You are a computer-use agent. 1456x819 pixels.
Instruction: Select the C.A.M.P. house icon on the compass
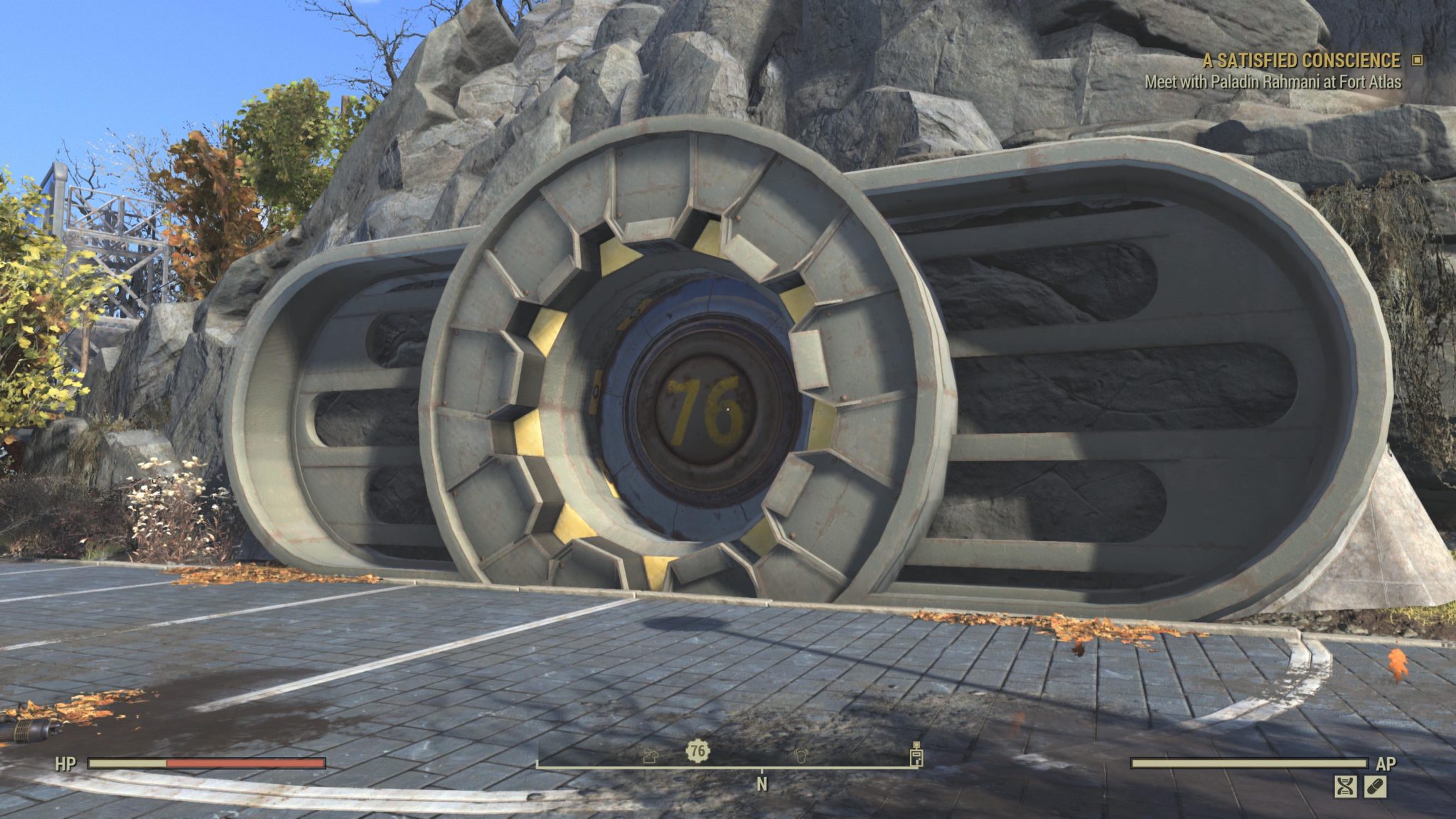(649, 756)
